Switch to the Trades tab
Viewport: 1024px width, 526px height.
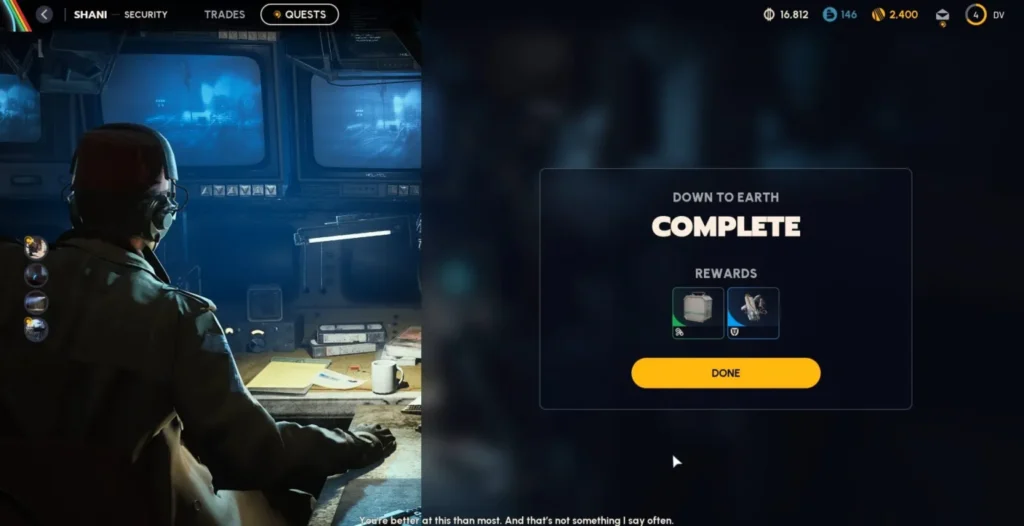tap(224, 15)
